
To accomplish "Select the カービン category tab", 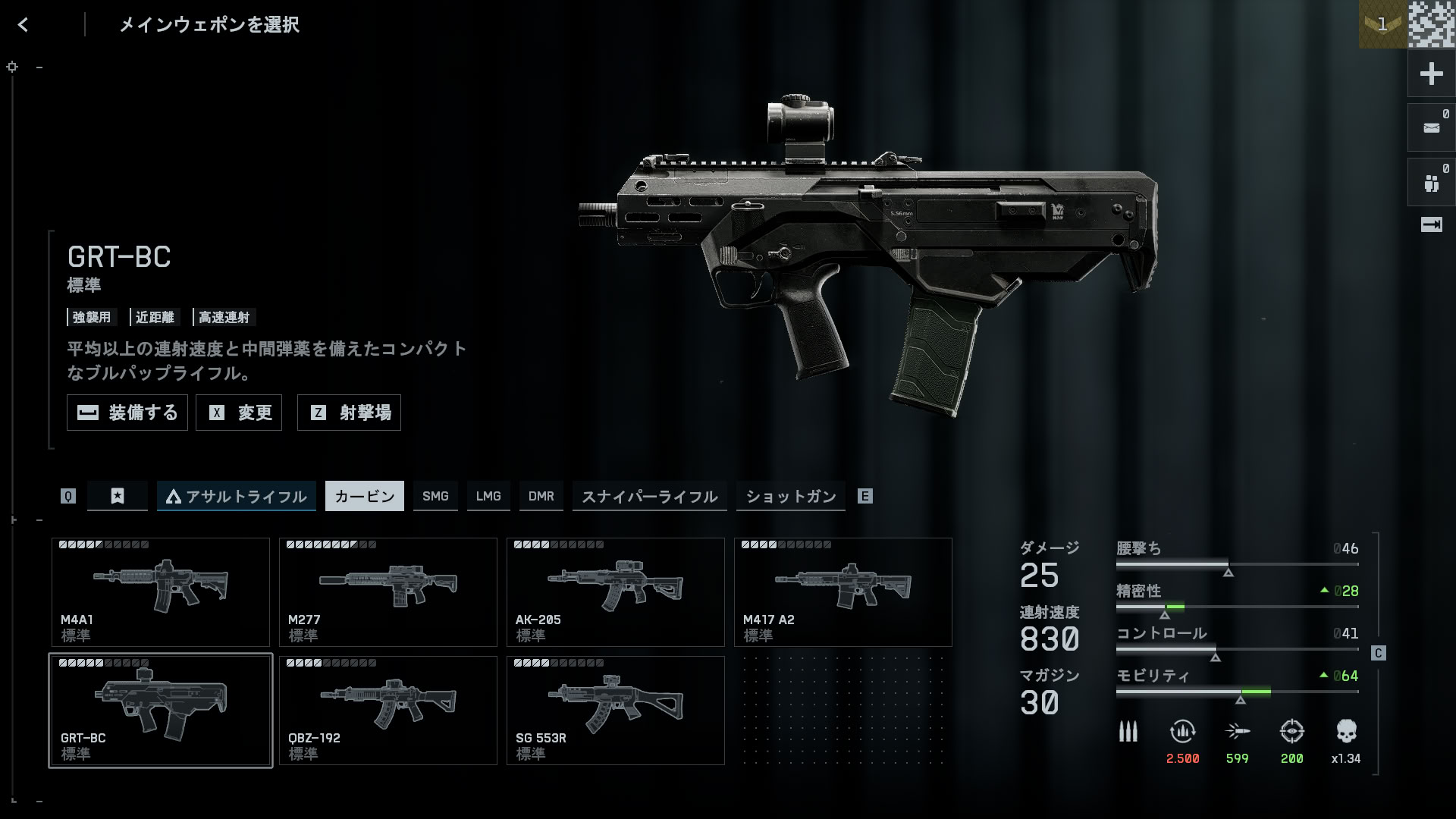I will [x=364, y=496].
